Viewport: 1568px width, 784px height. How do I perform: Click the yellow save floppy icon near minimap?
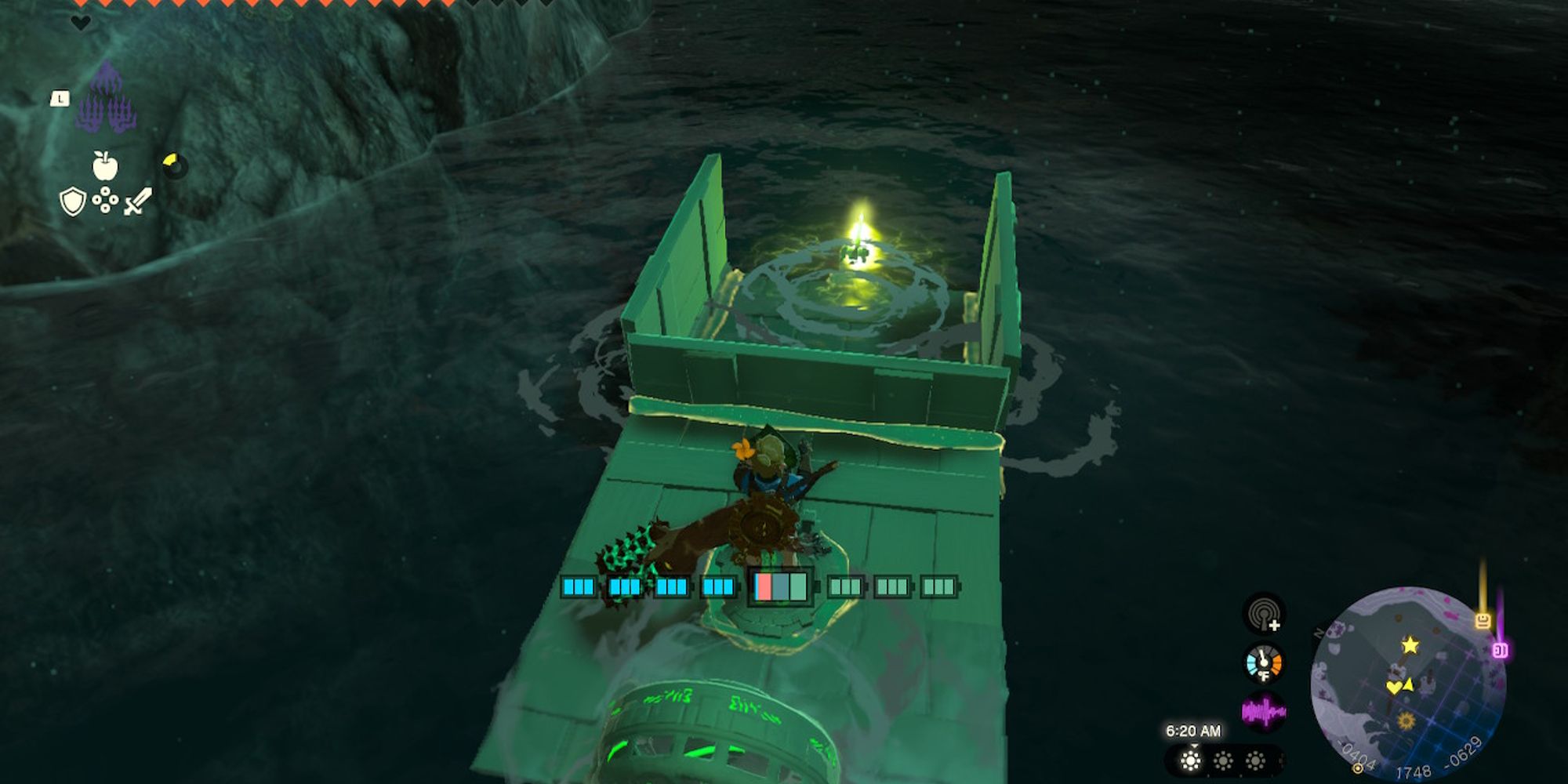[1484, 619]
